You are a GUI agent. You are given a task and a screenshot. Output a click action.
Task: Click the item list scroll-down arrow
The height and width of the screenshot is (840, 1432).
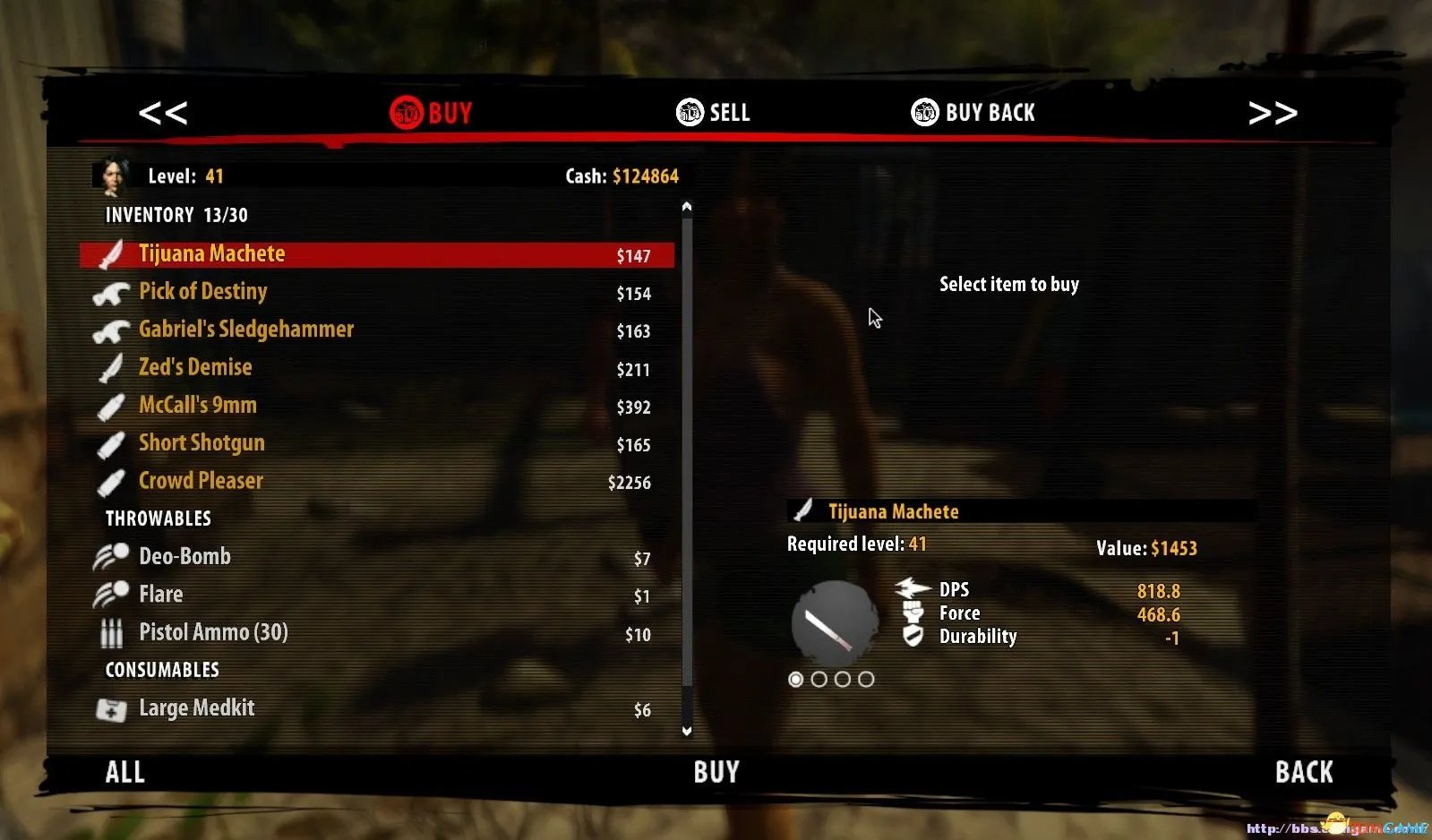pyautogui.click(x=687, y=731)
